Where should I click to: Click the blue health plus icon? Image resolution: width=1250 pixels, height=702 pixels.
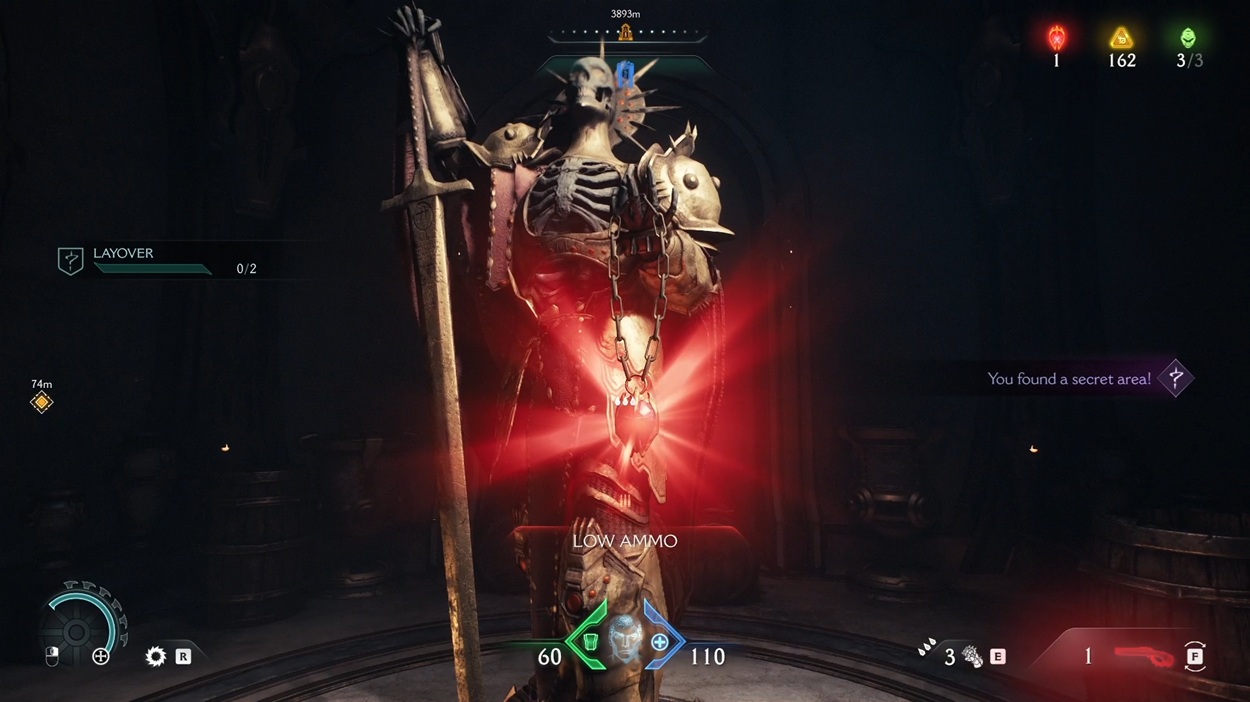(660, 642)
